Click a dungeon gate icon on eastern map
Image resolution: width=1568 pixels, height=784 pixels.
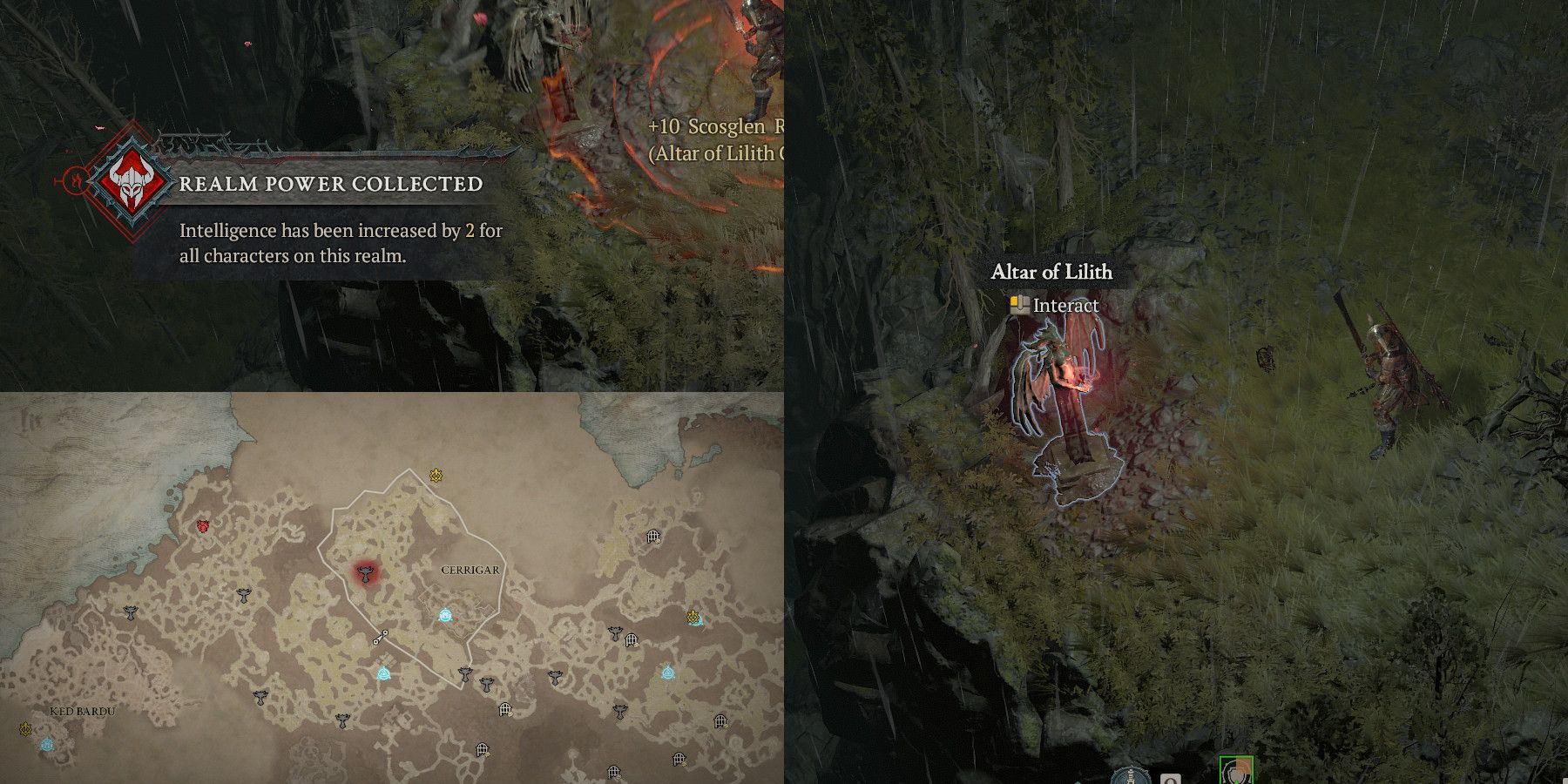point(652,535)
